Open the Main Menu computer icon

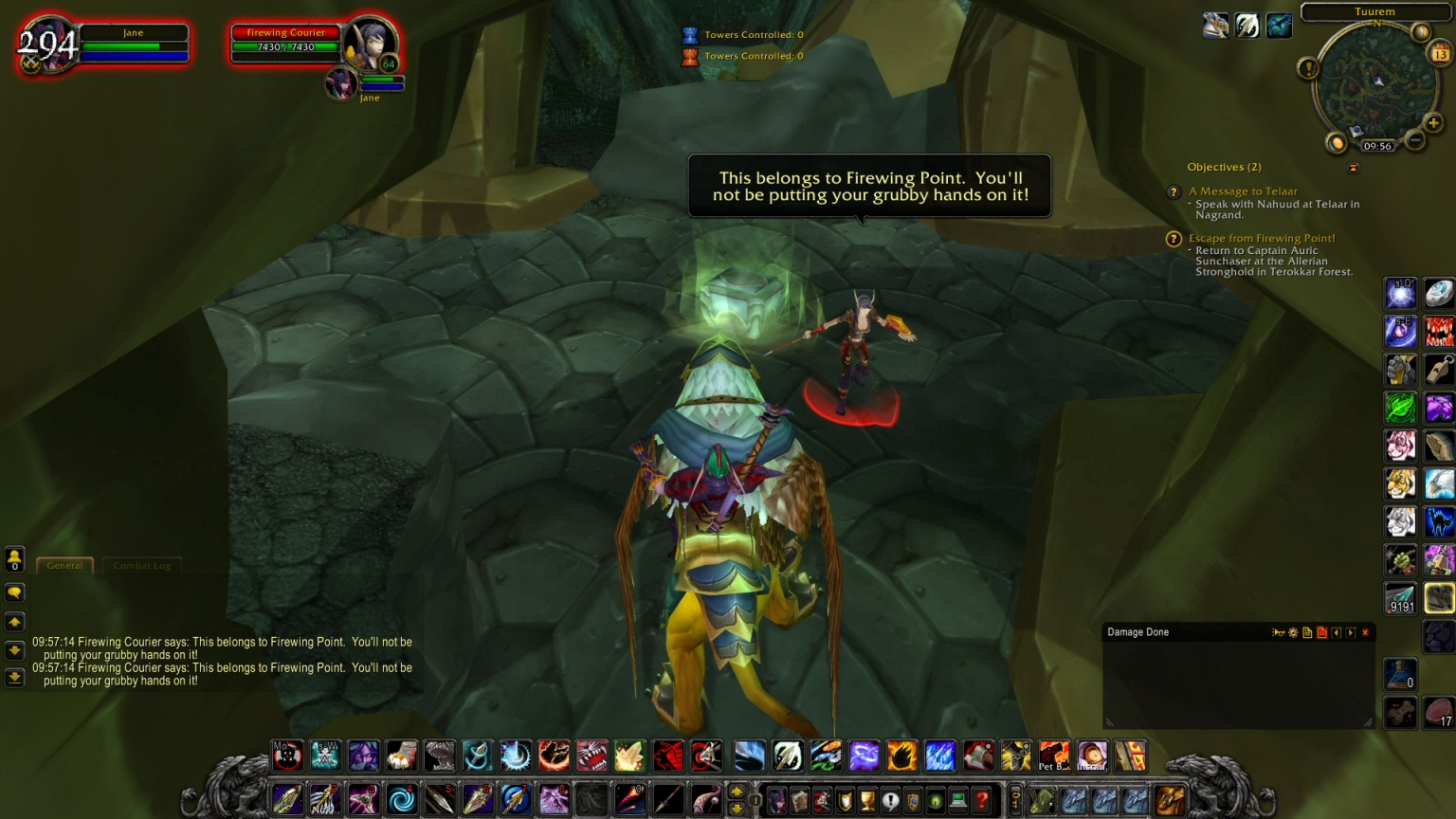(958, 800)
